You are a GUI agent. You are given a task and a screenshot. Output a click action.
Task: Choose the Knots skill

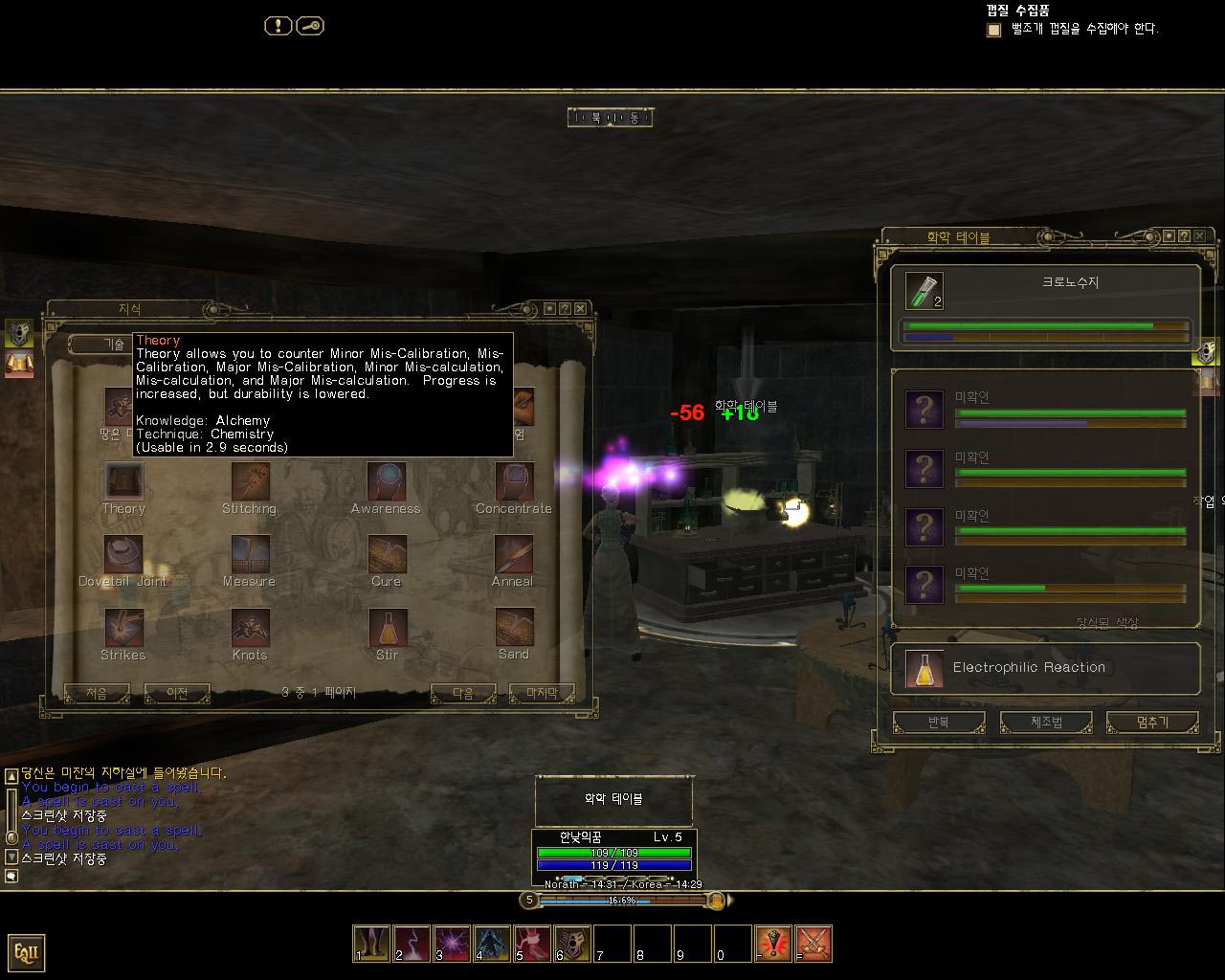tap(250, 628)
